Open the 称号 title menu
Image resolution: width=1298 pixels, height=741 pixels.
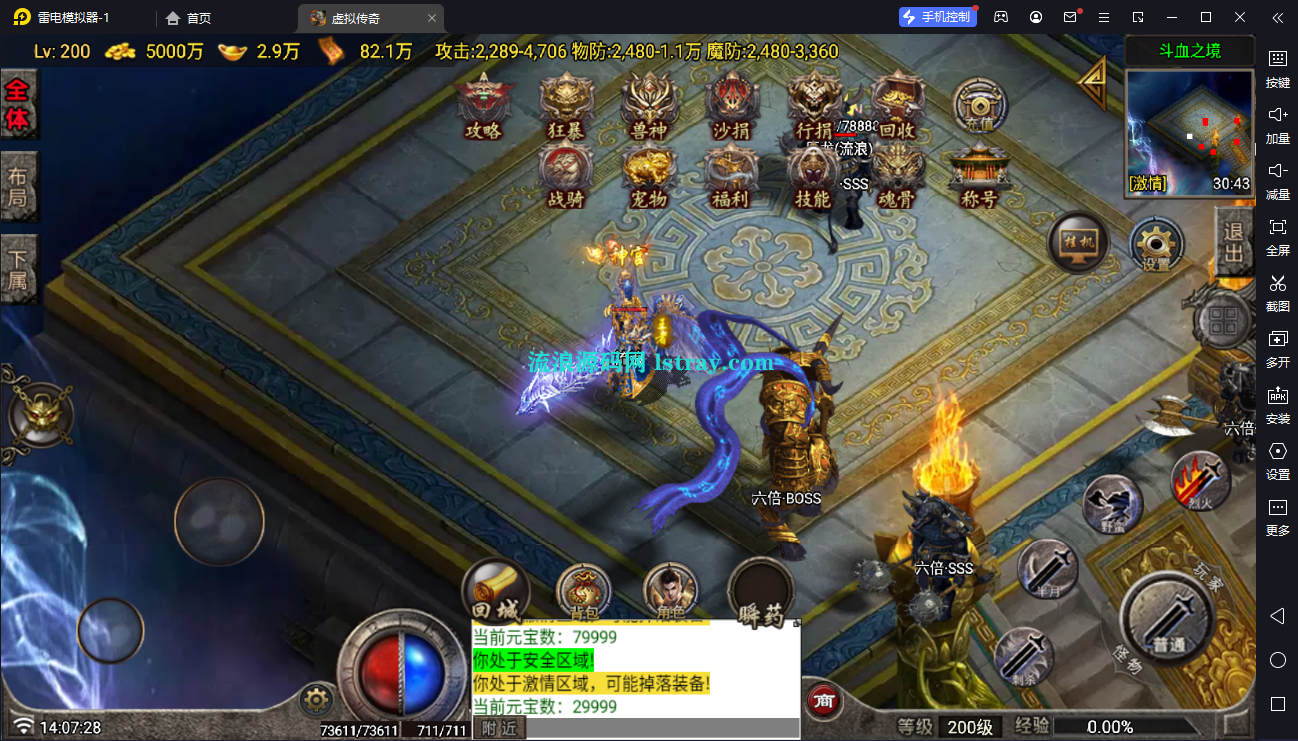tap(978, 175)
